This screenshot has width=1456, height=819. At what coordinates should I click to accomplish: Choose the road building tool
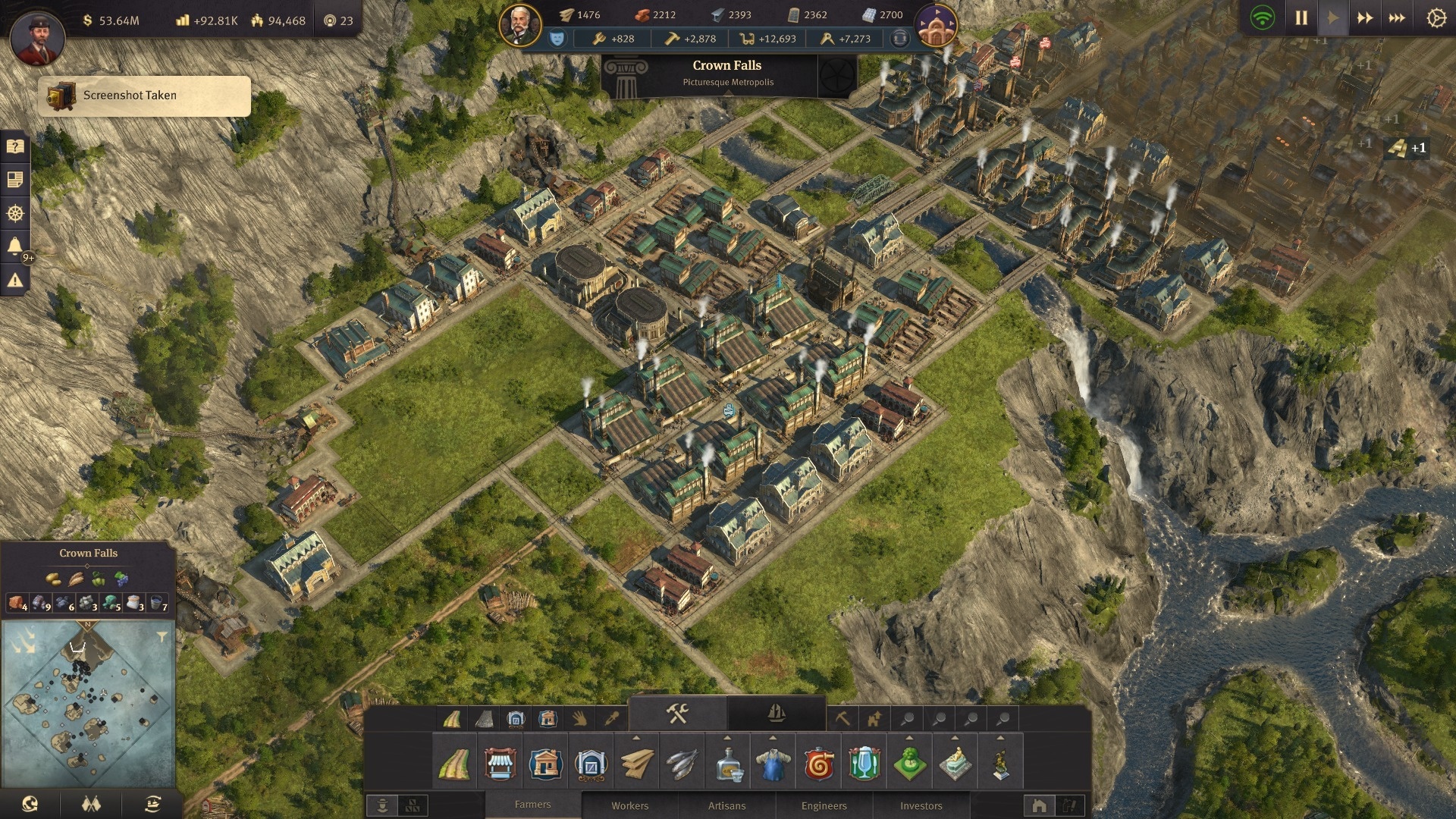pos(454,764)
